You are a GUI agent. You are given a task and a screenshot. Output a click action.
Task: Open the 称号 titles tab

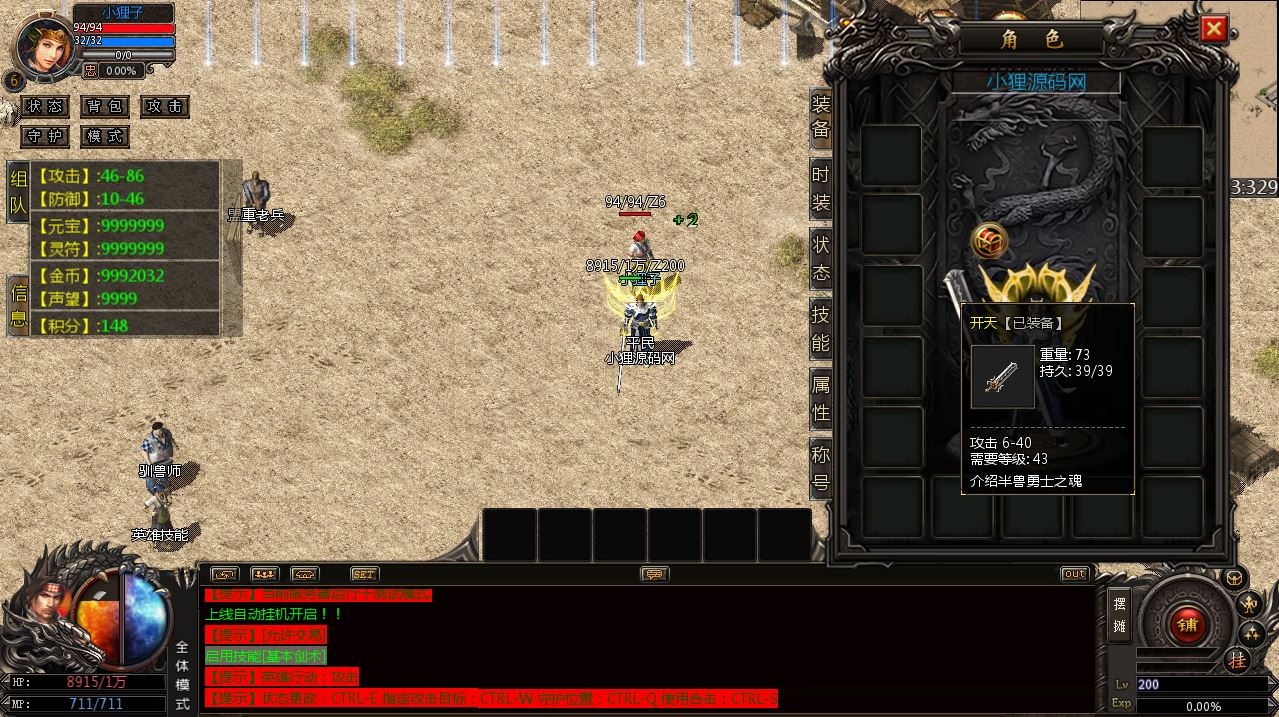(x=820, y=469)
